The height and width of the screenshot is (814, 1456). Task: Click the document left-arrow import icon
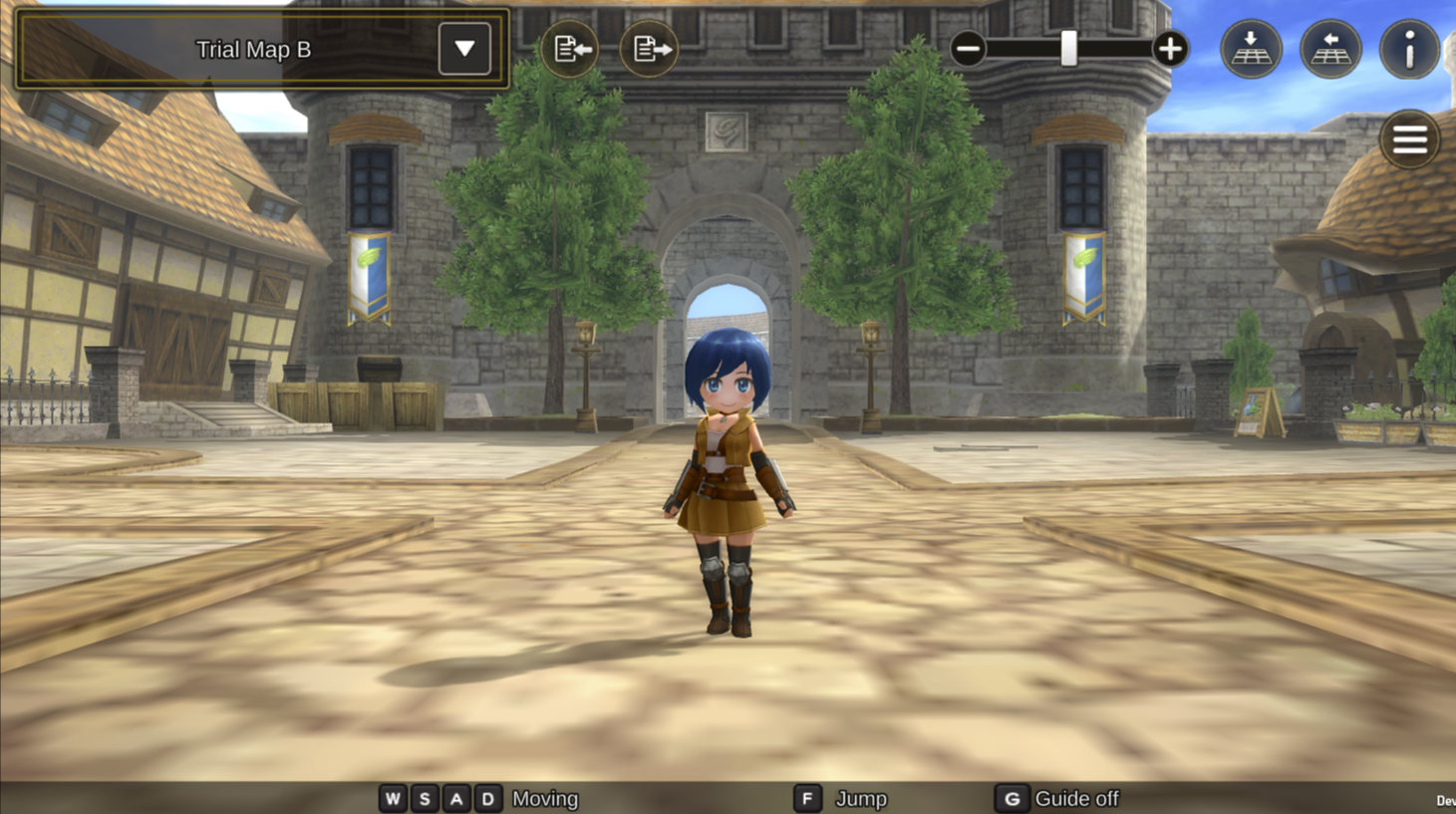click(570, 49)
